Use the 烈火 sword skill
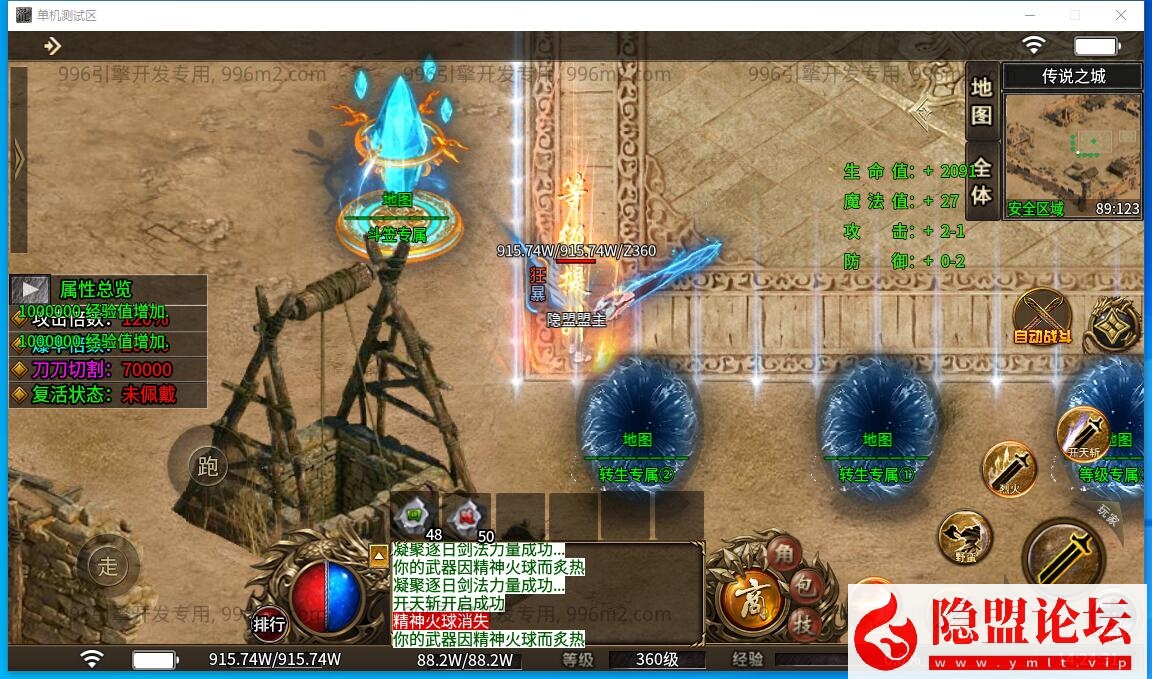 (1009, 468)
